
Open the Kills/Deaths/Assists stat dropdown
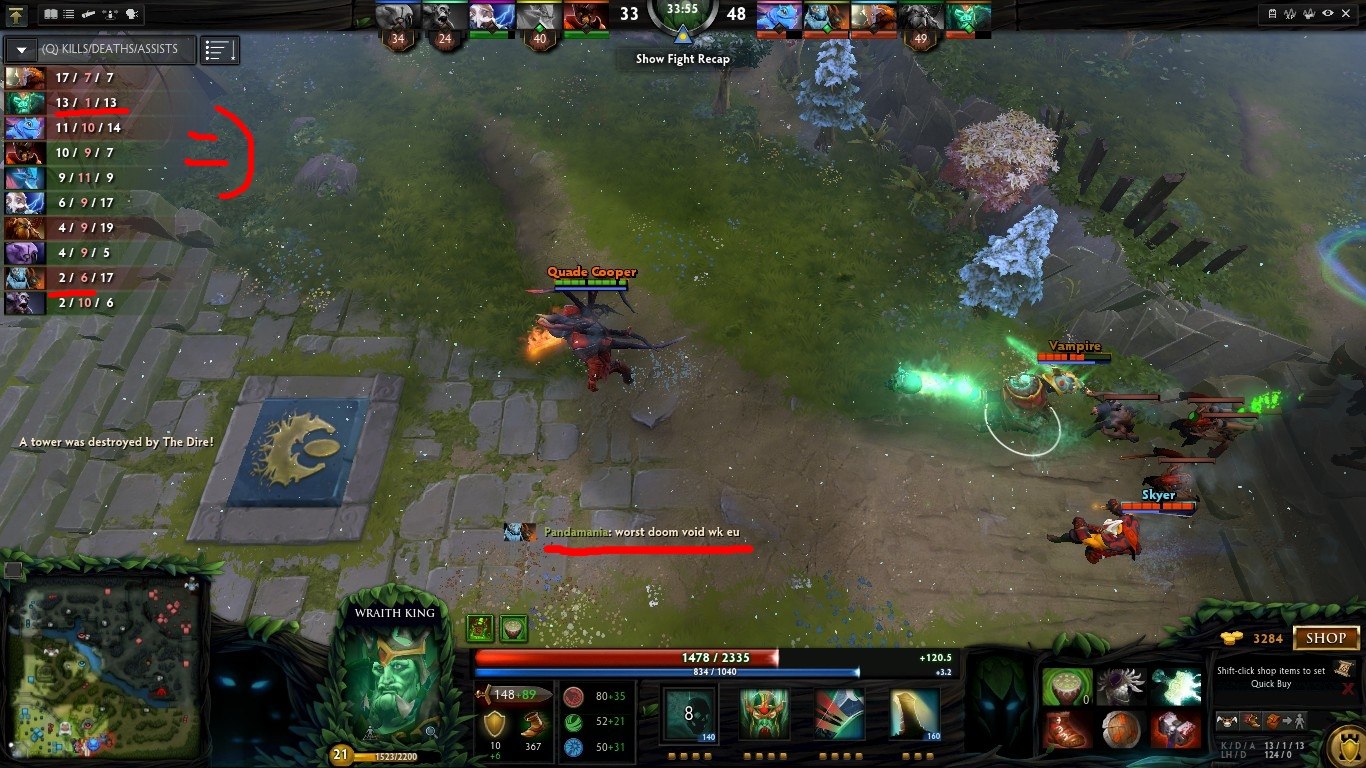[21, 49]
